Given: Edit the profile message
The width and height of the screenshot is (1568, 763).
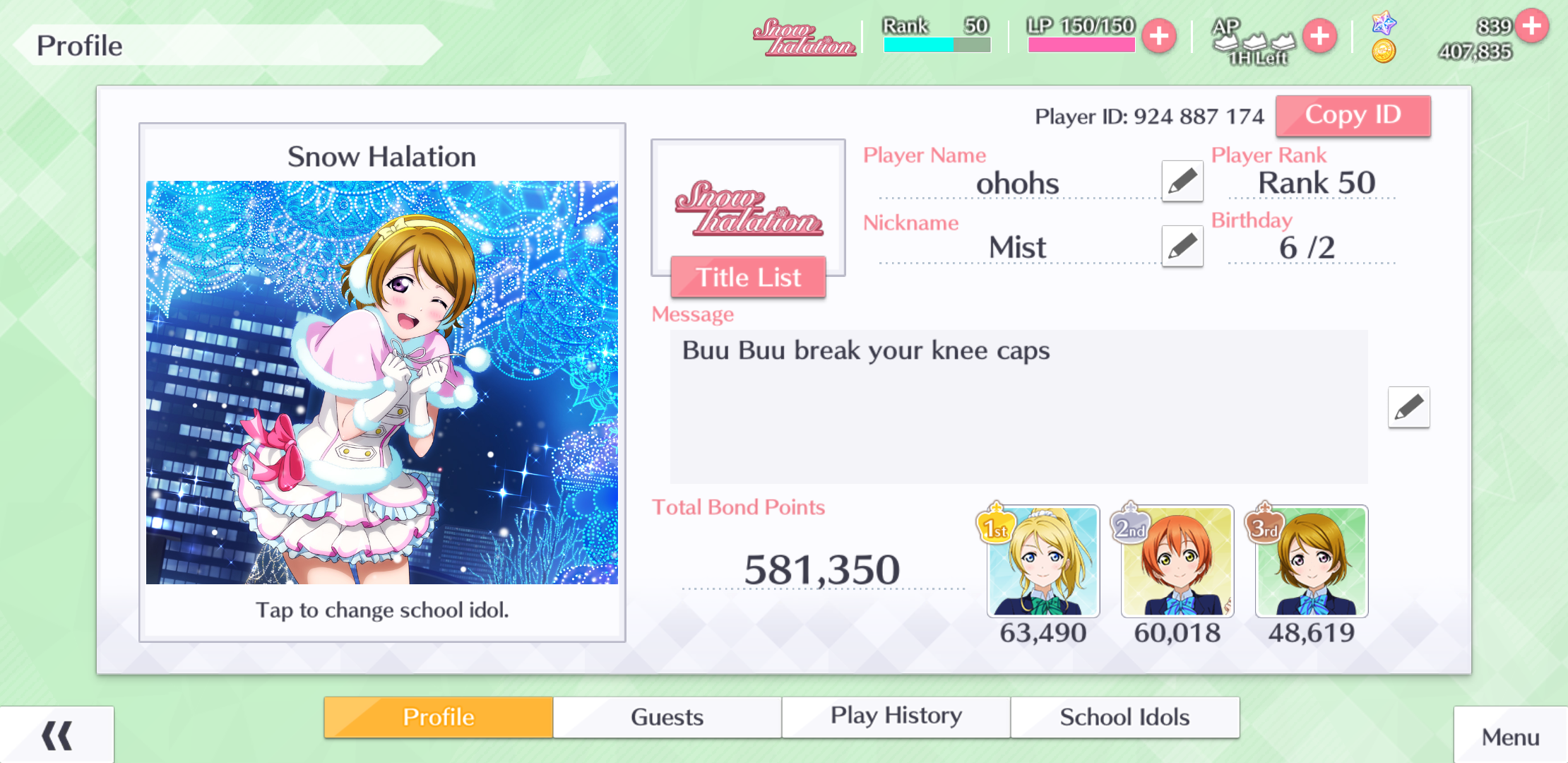Looking at the screenshot, I should pyautogui.click(x=1408, y=407).
